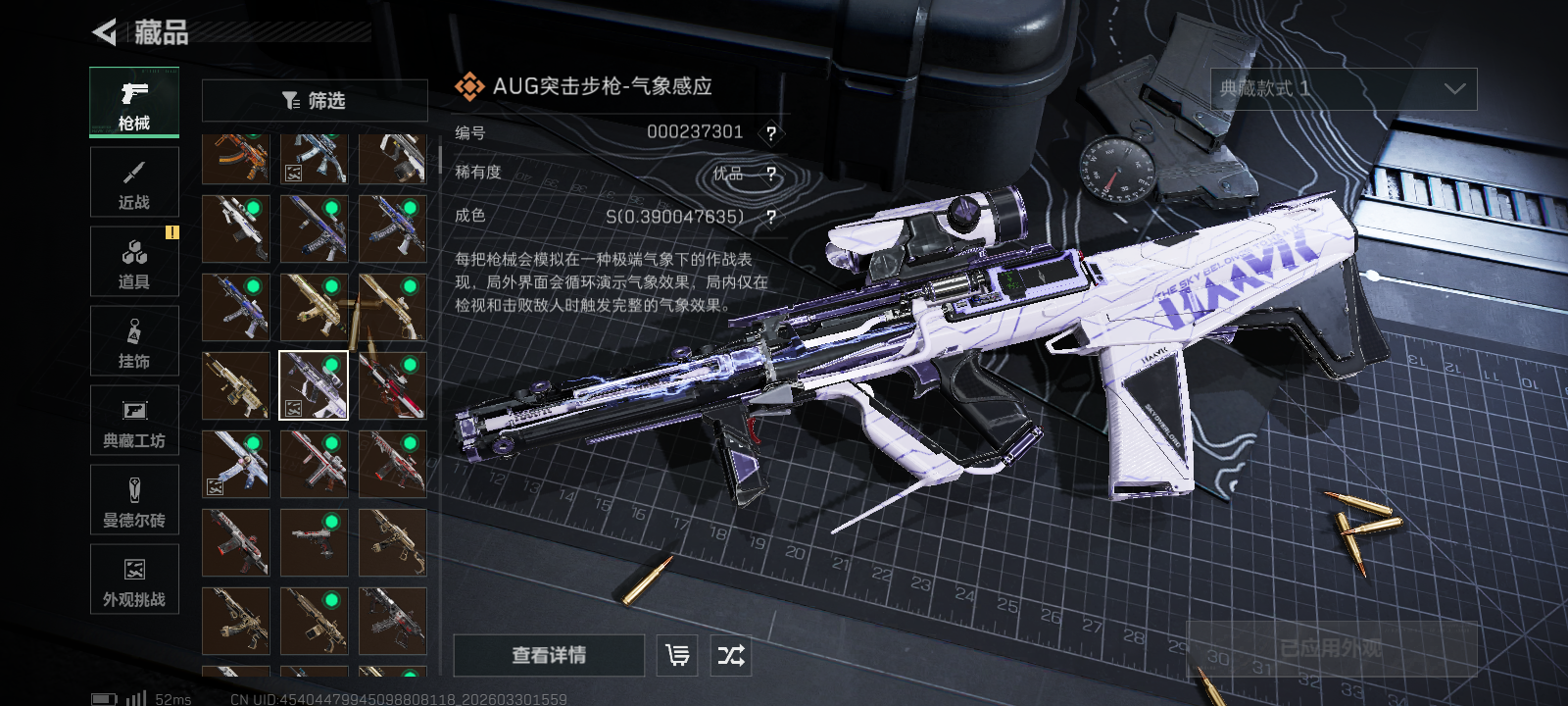1568x706 pixels.
Task: Switch to the 枪械 category tab
Action: (x=134, y=102)
